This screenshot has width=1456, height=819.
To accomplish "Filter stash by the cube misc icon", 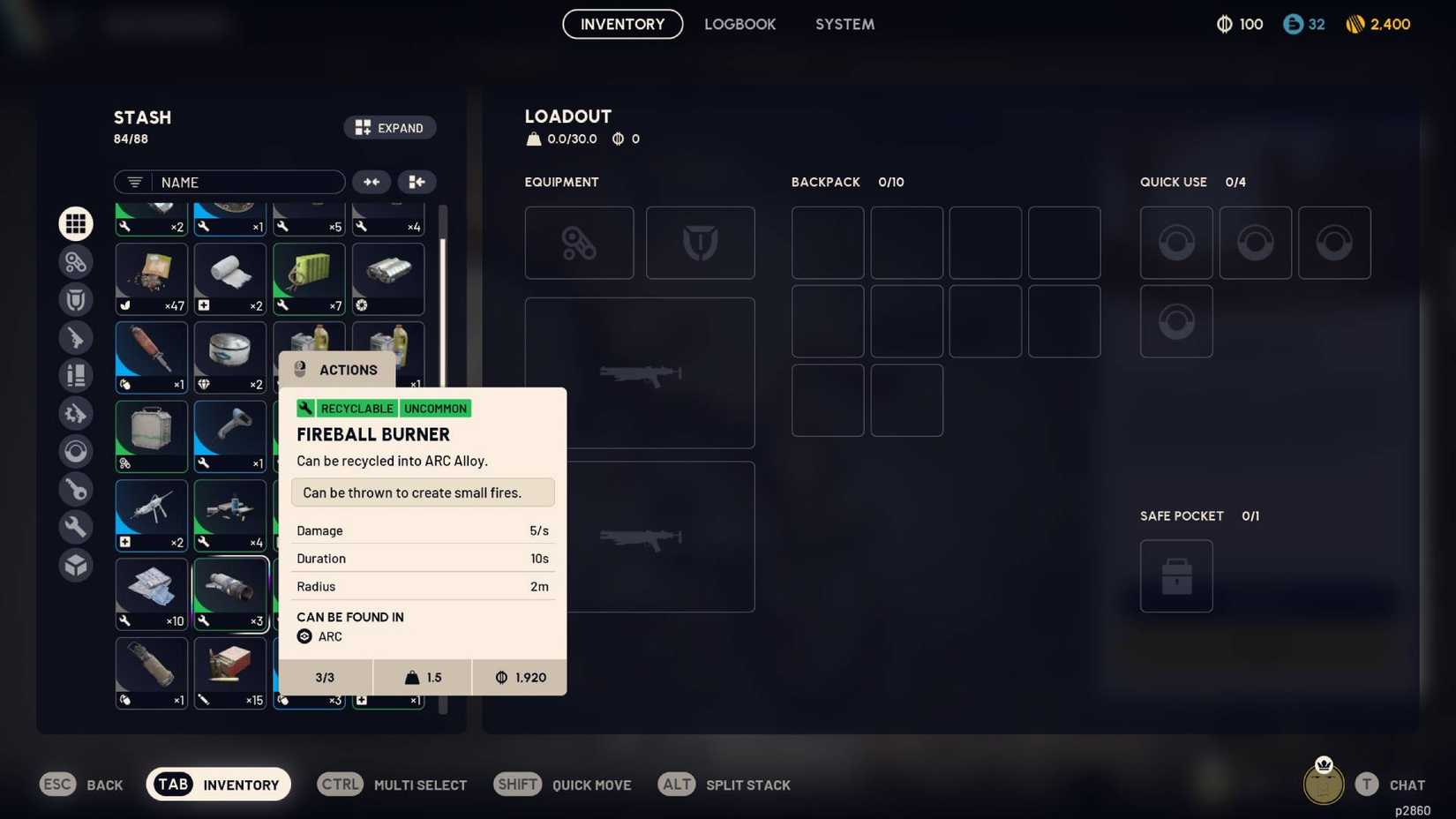I will coord(75,565).
